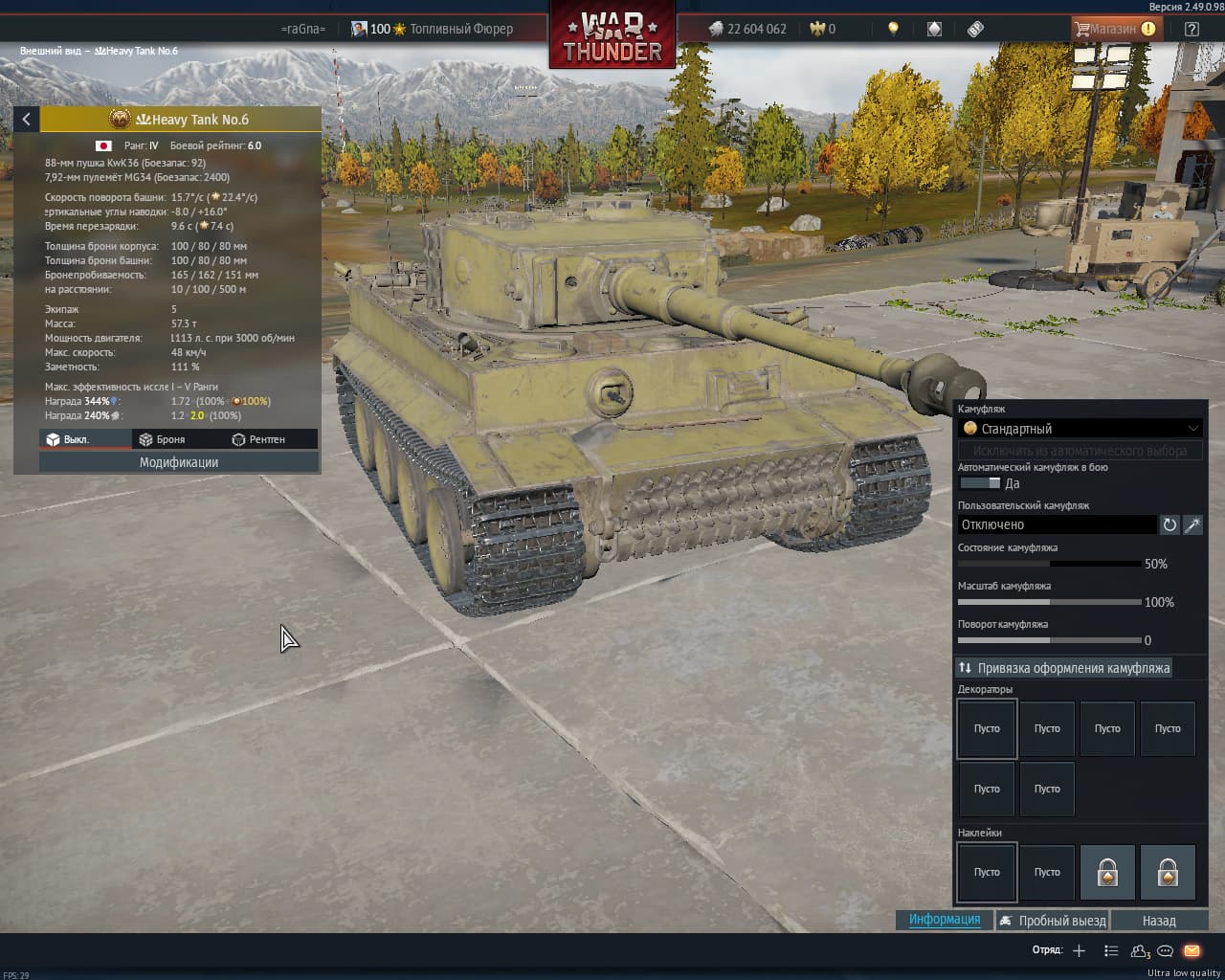Switch to the Рентген x-ray view tab
The width and height of the screenshot is (1225, 980).
[258, 439]
